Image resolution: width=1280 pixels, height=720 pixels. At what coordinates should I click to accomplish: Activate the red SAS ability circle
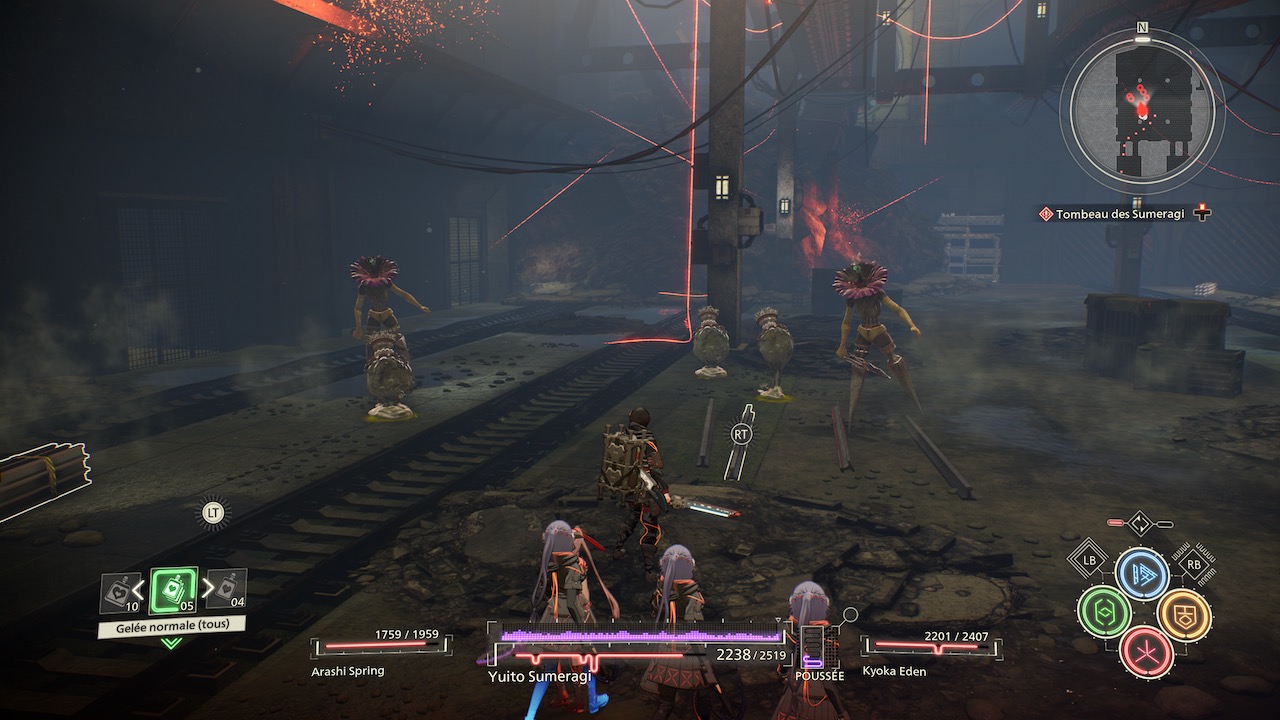pos(1145,652)
